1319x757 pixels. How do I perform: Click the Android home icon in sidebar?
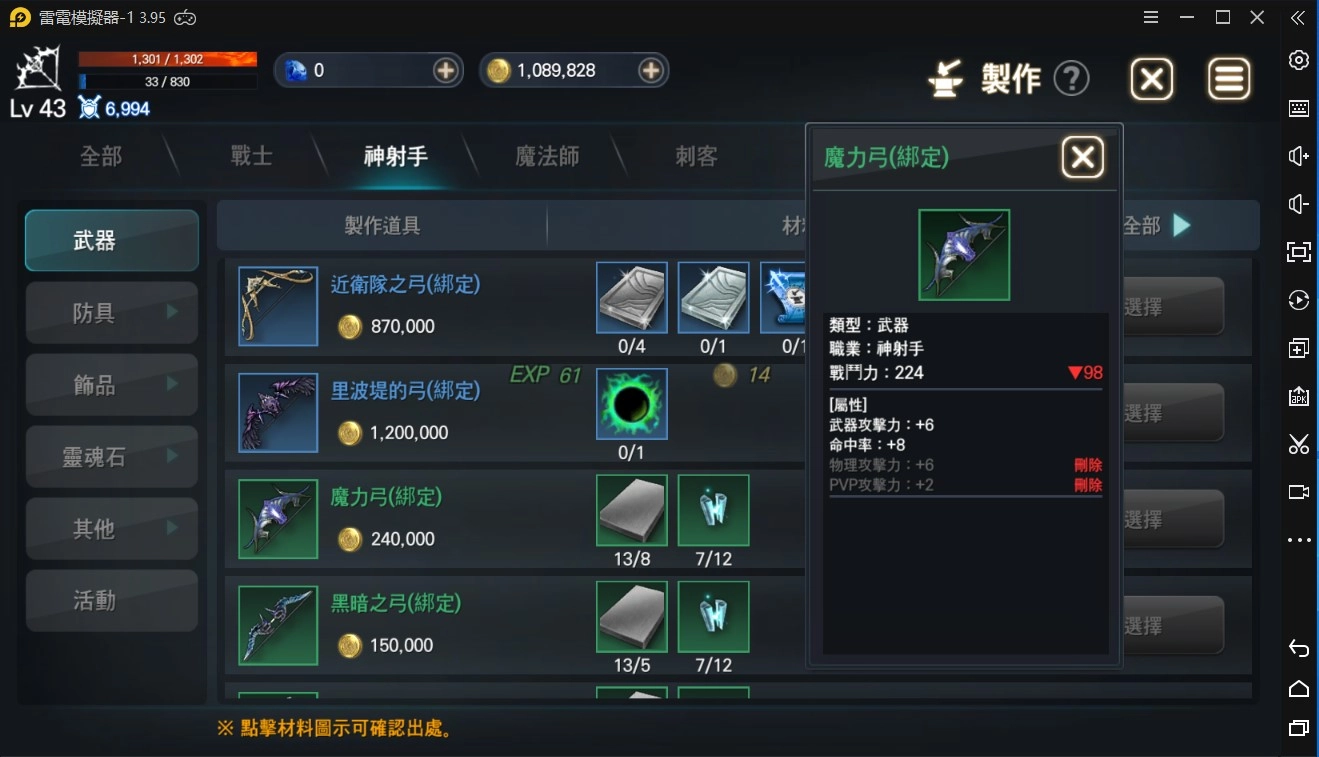tap(1298, 689)
